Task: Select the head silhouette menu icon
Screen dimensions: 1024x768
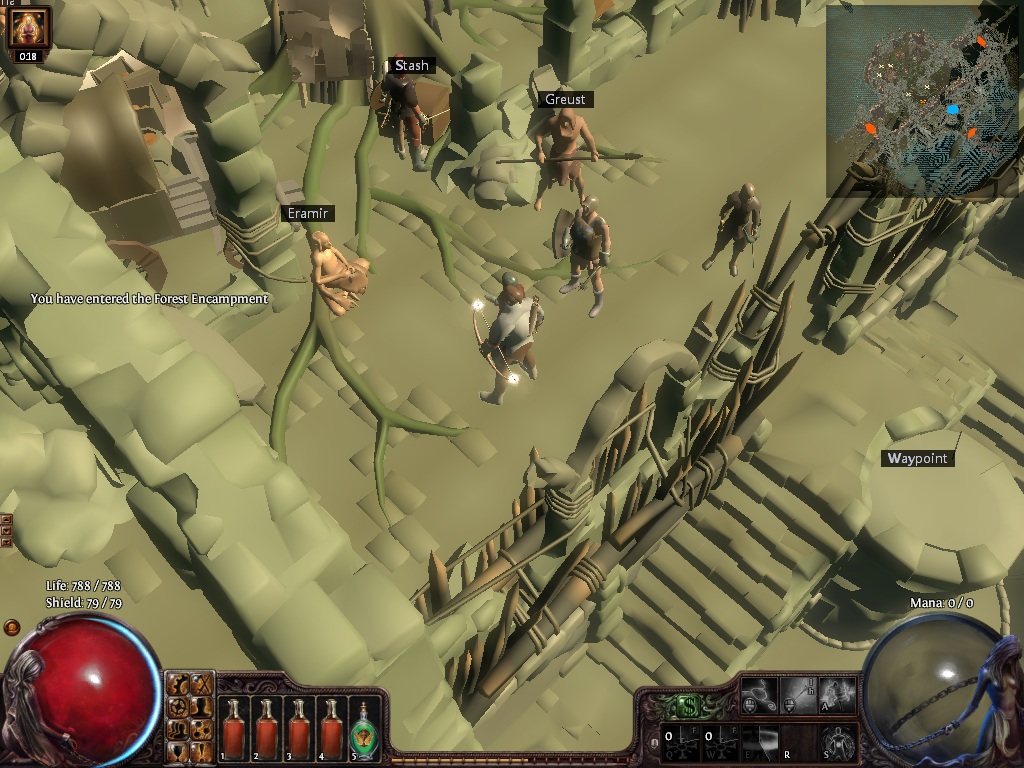Action: (x=201, y=706)
